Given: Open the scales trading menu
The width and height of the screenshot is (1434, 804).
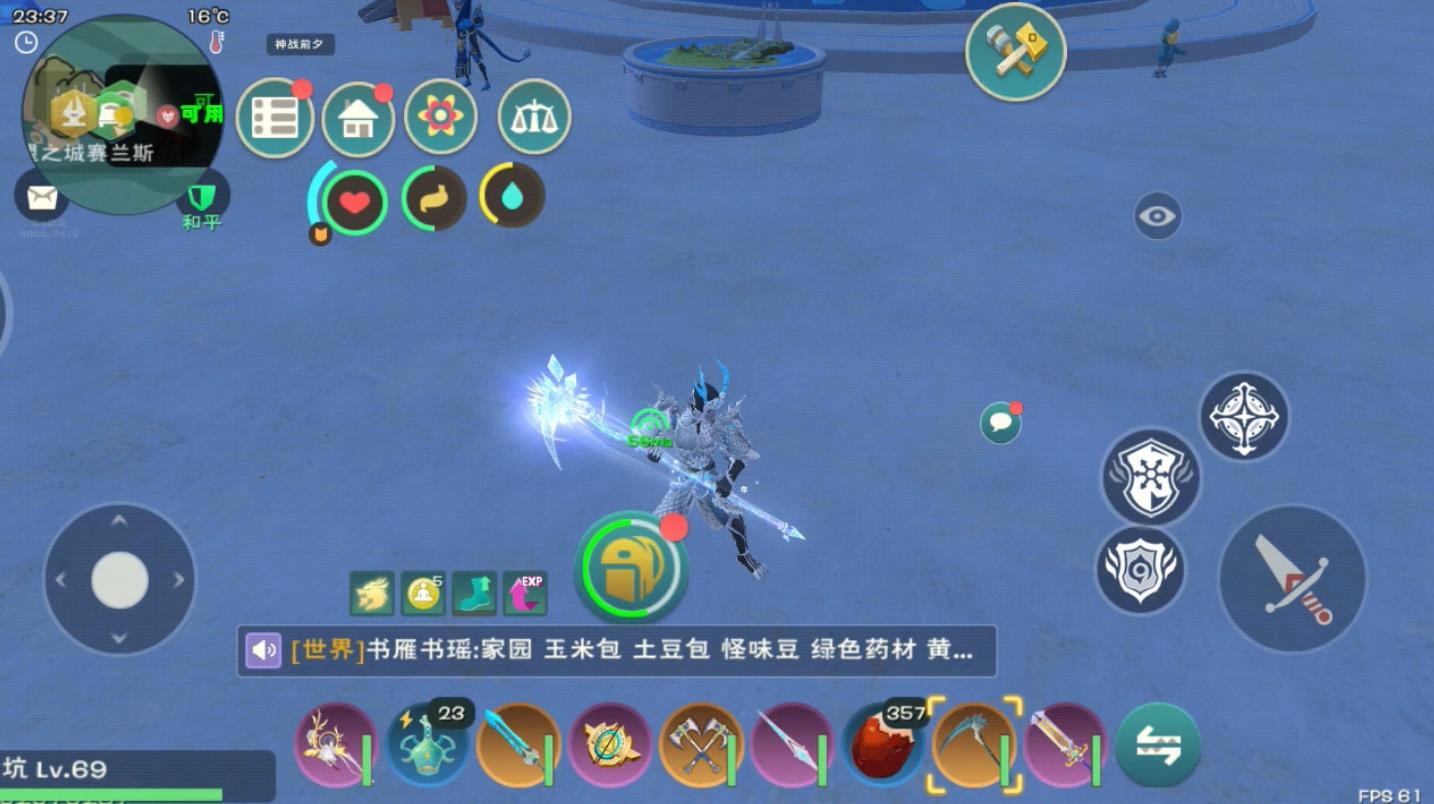Looking at the screenshot, I should pyautogui.click(x=535, y=117).
